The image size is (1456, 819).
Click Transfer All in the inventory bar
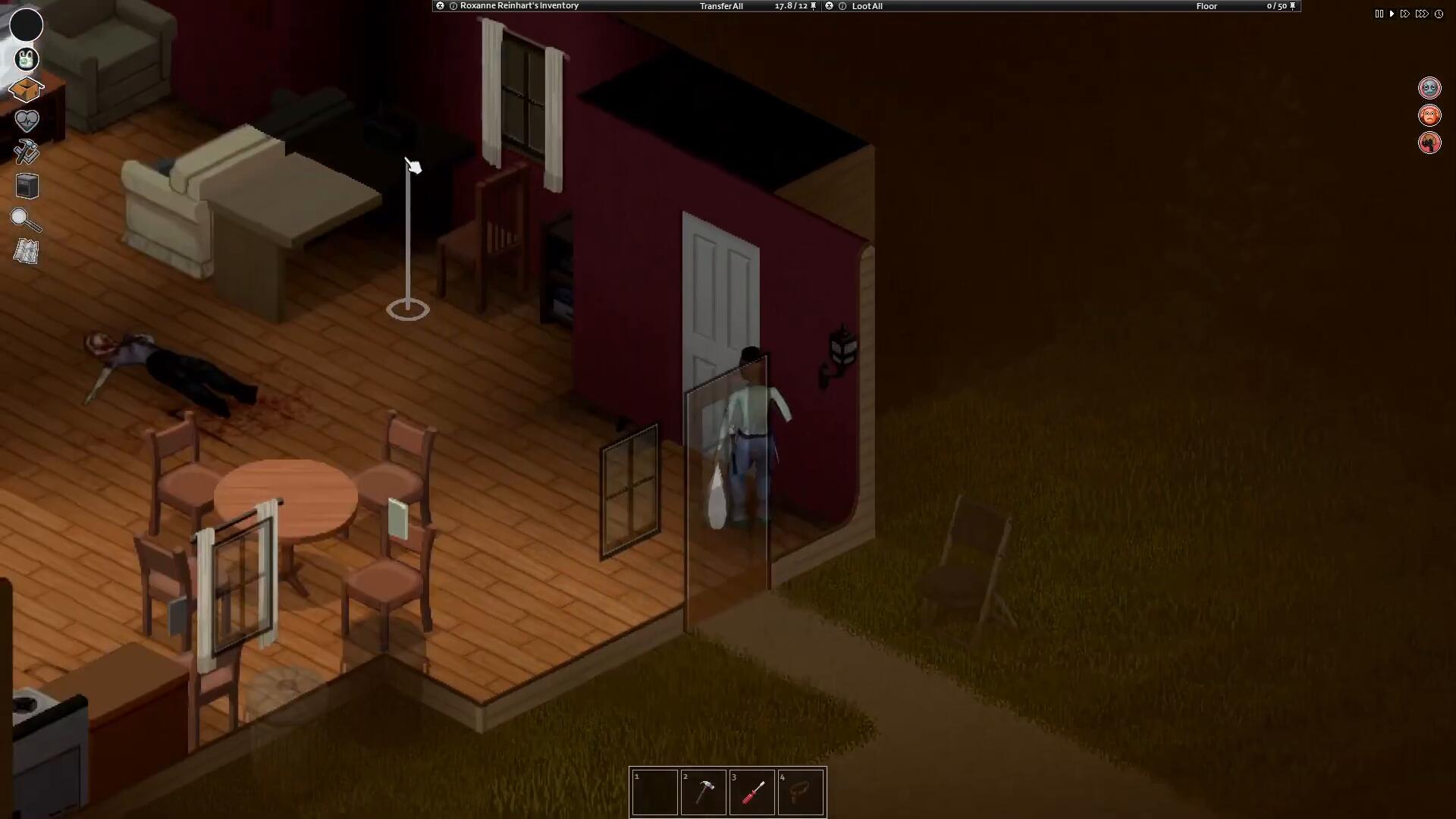point(720,6)
